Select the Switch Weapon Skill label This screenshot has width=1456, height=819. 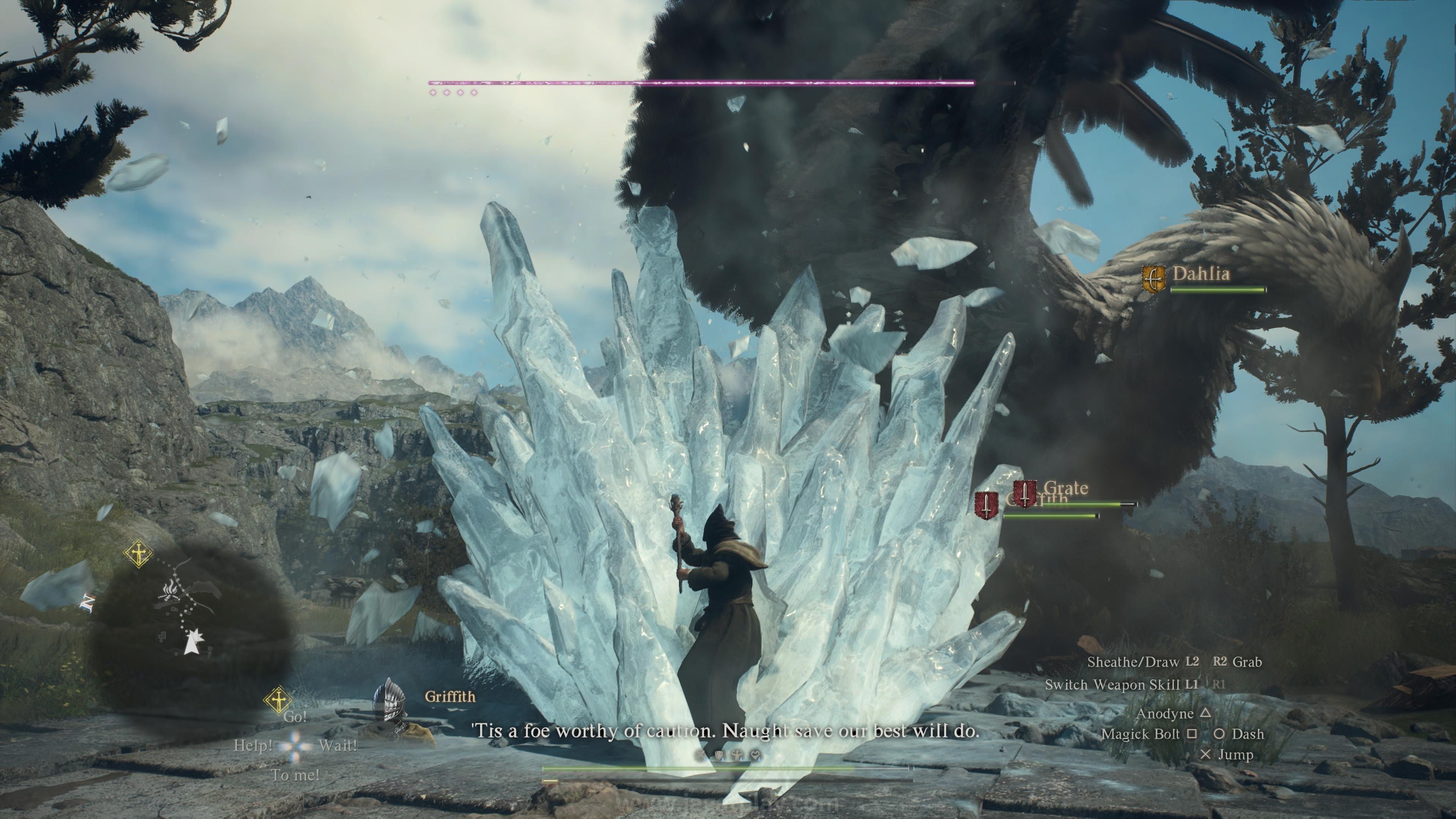(1112, 685)
